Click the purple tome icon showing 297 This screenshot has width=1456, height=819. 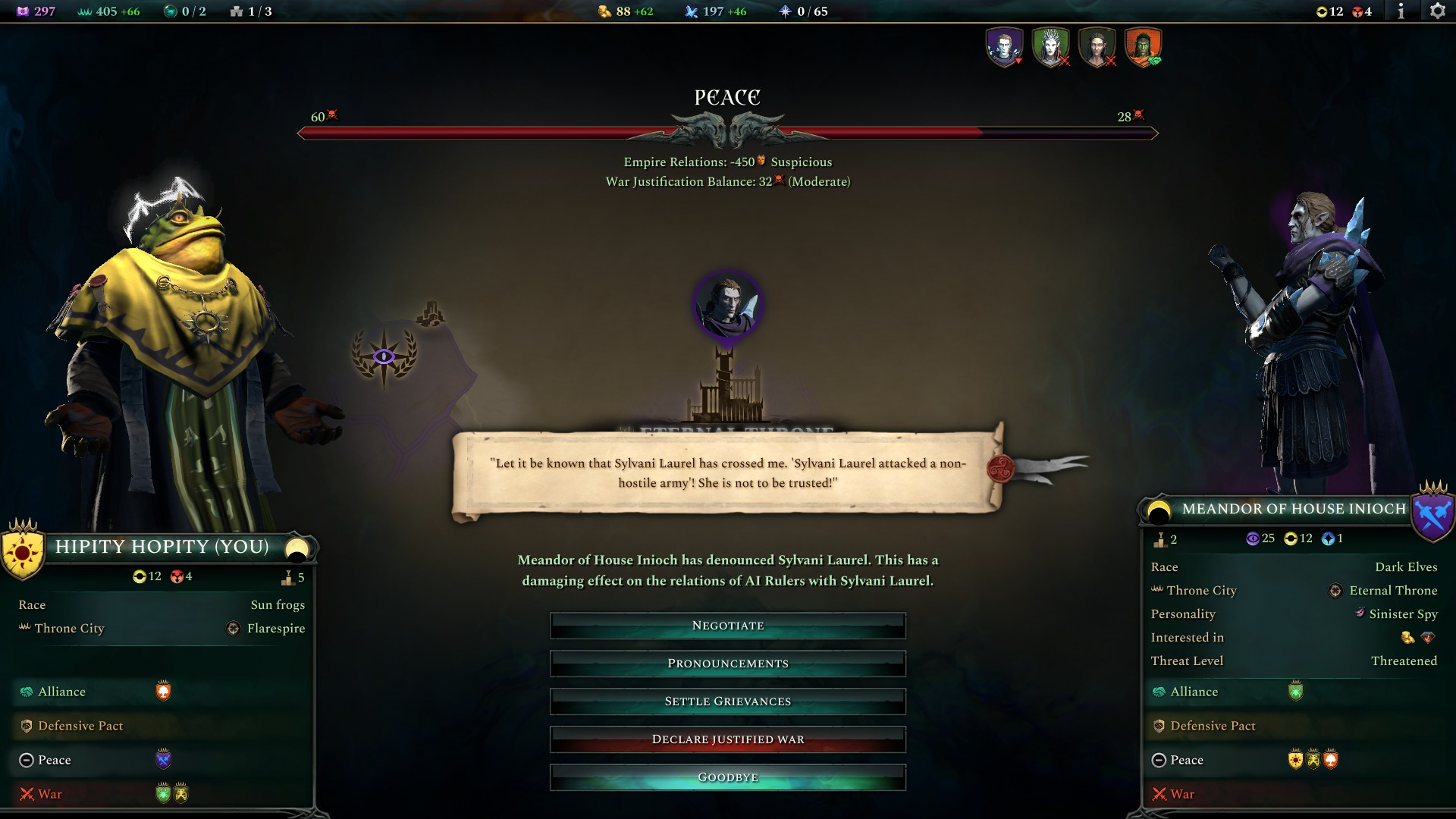[x=24, y=11]
